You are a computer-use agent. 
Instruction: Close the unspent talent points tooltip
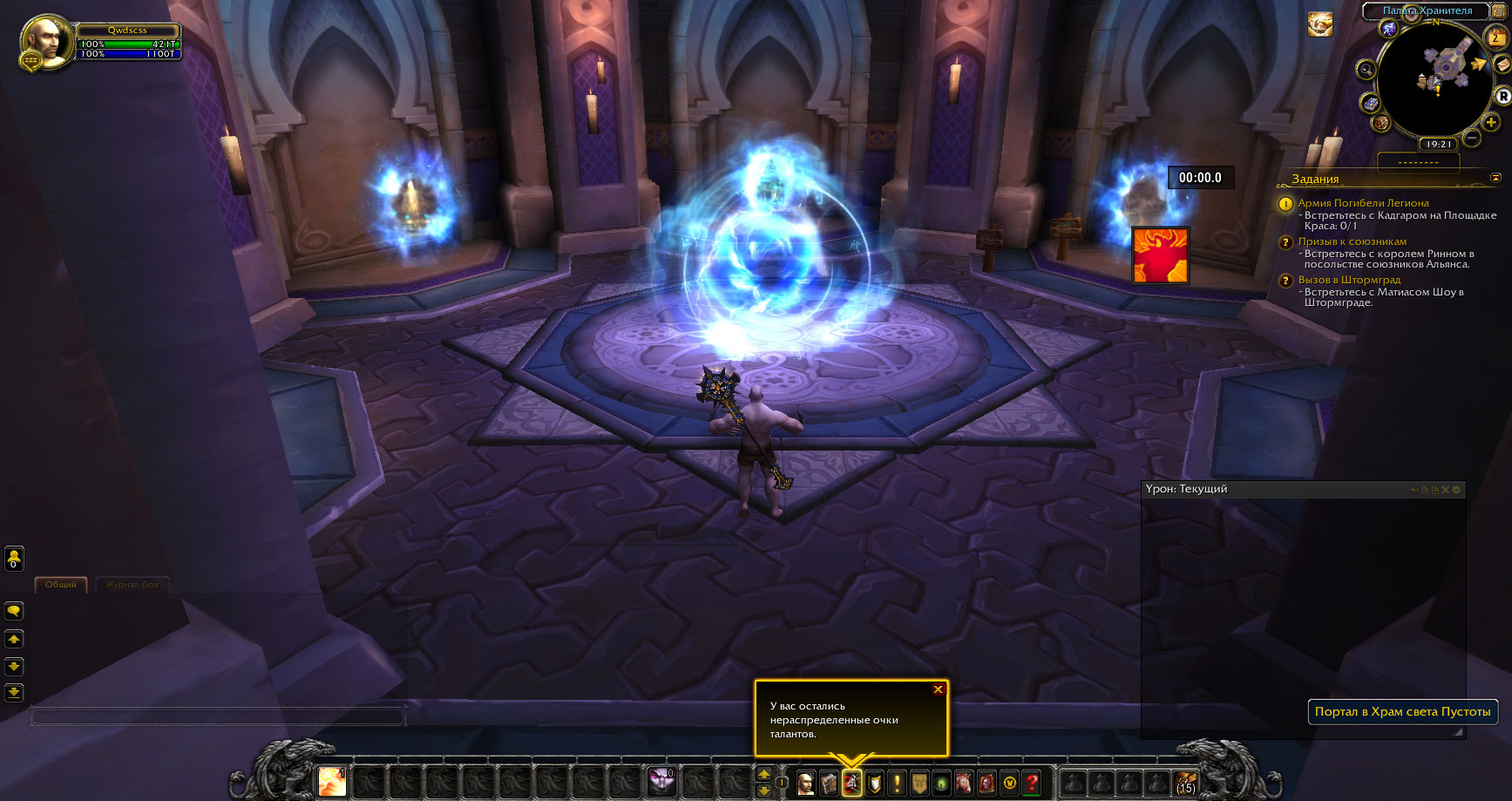point(938,689)
